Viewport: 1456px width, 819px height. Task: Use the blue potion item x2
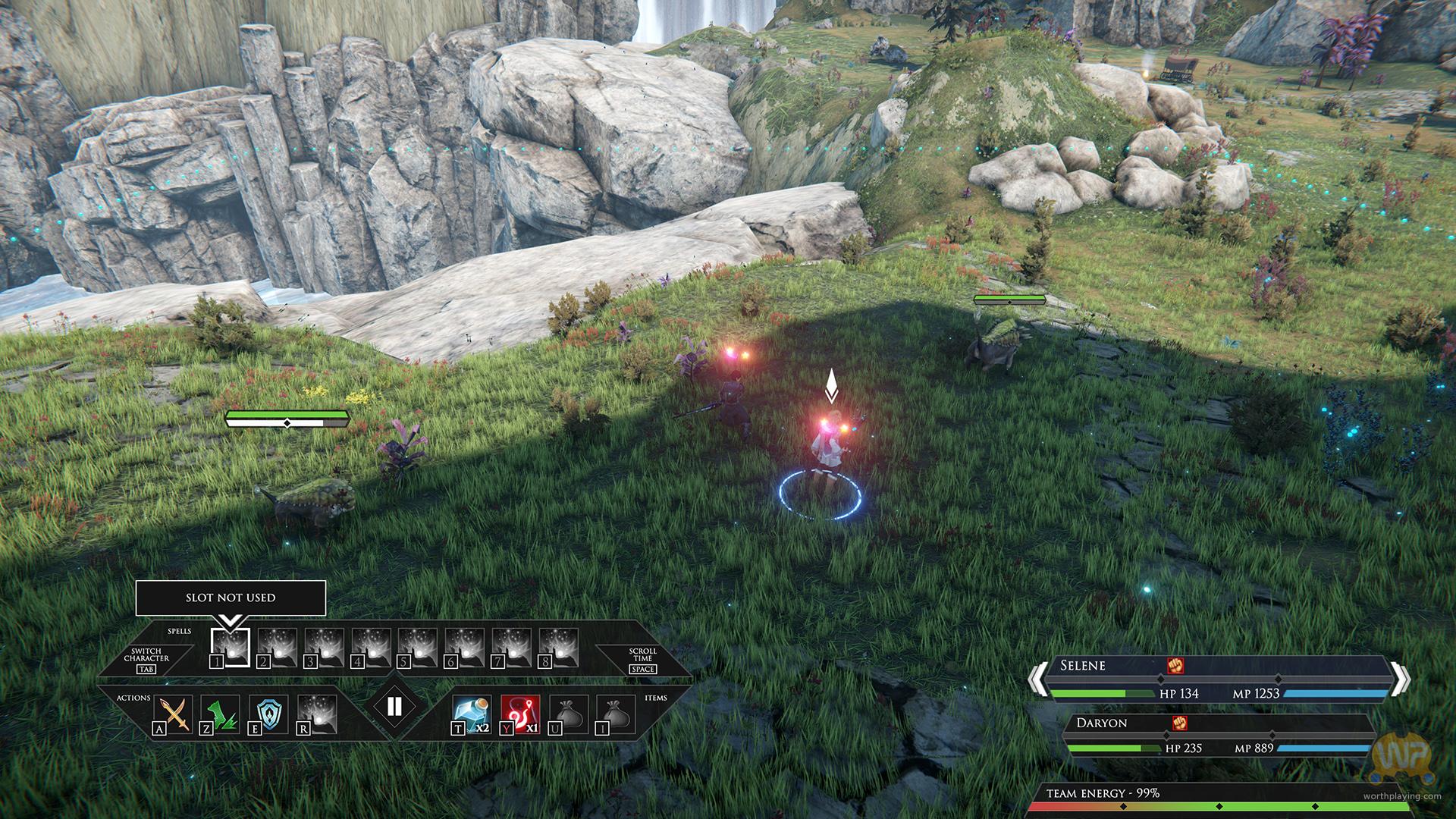point(470,714)
